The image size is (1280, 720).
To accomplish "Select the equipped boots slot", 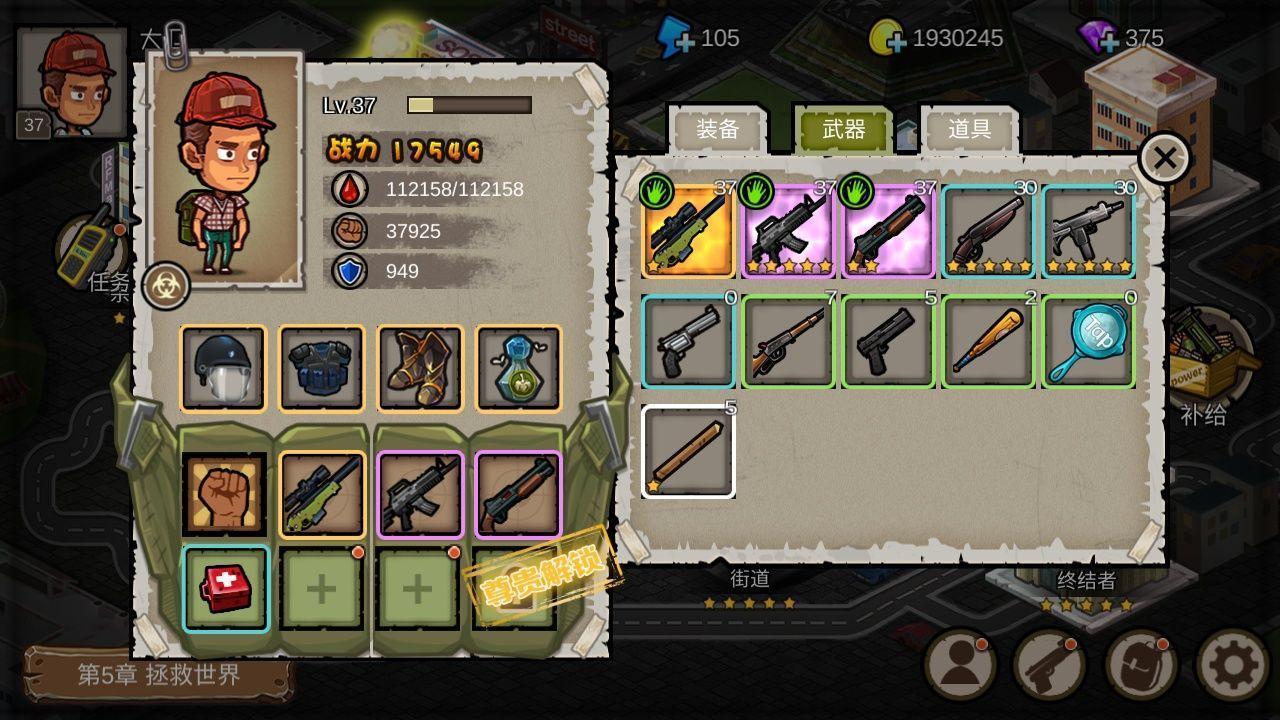I will tap(420, 368).
